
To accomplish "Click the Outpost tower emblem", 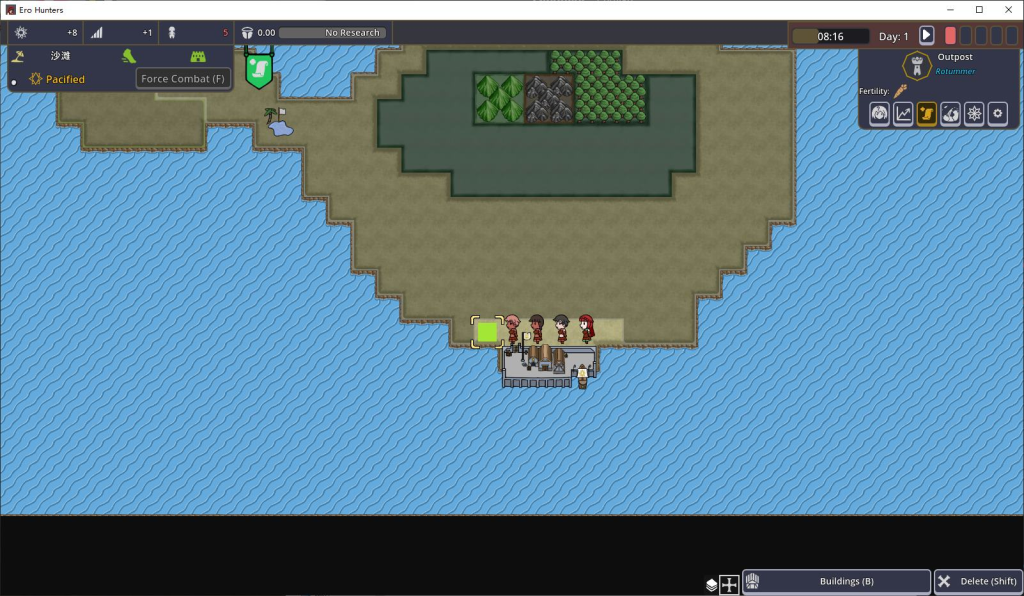I will [x=914, y=67].
